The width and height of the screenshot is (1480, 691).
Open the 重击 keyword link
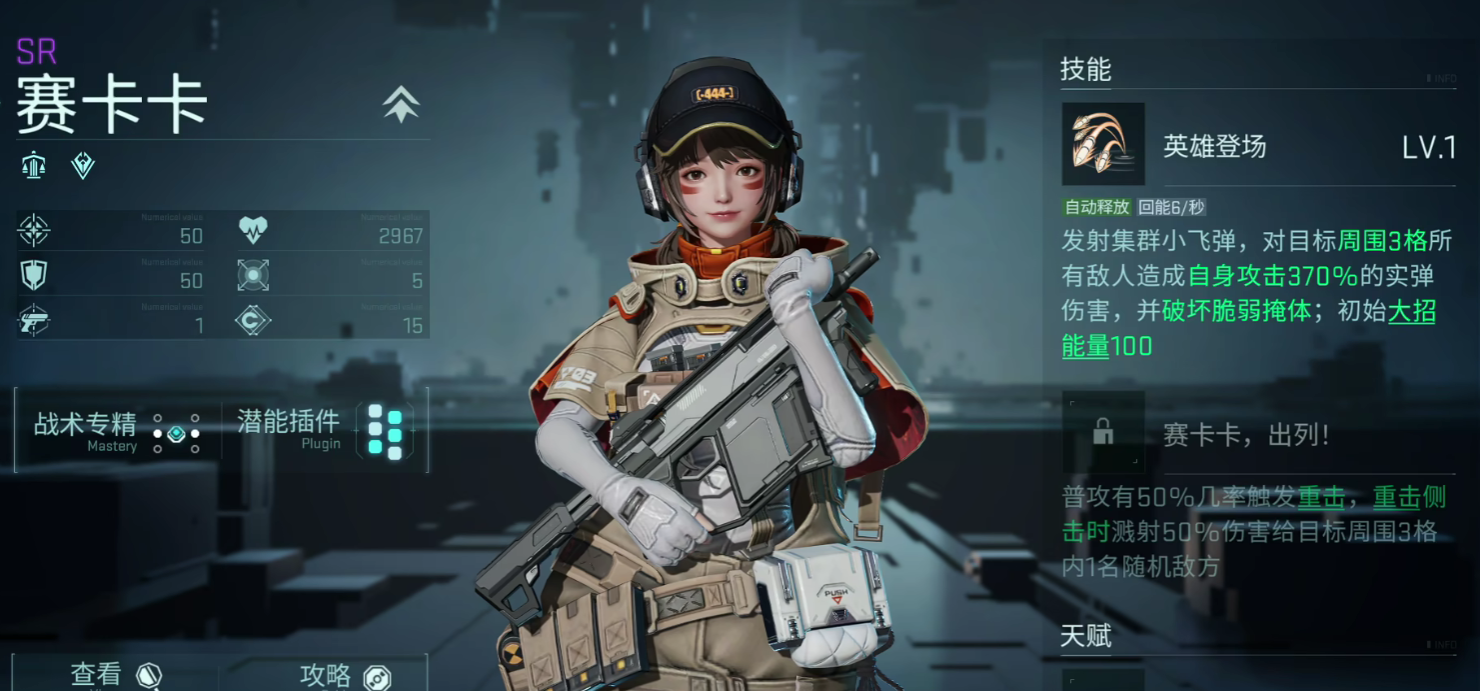coord(1320,498)
